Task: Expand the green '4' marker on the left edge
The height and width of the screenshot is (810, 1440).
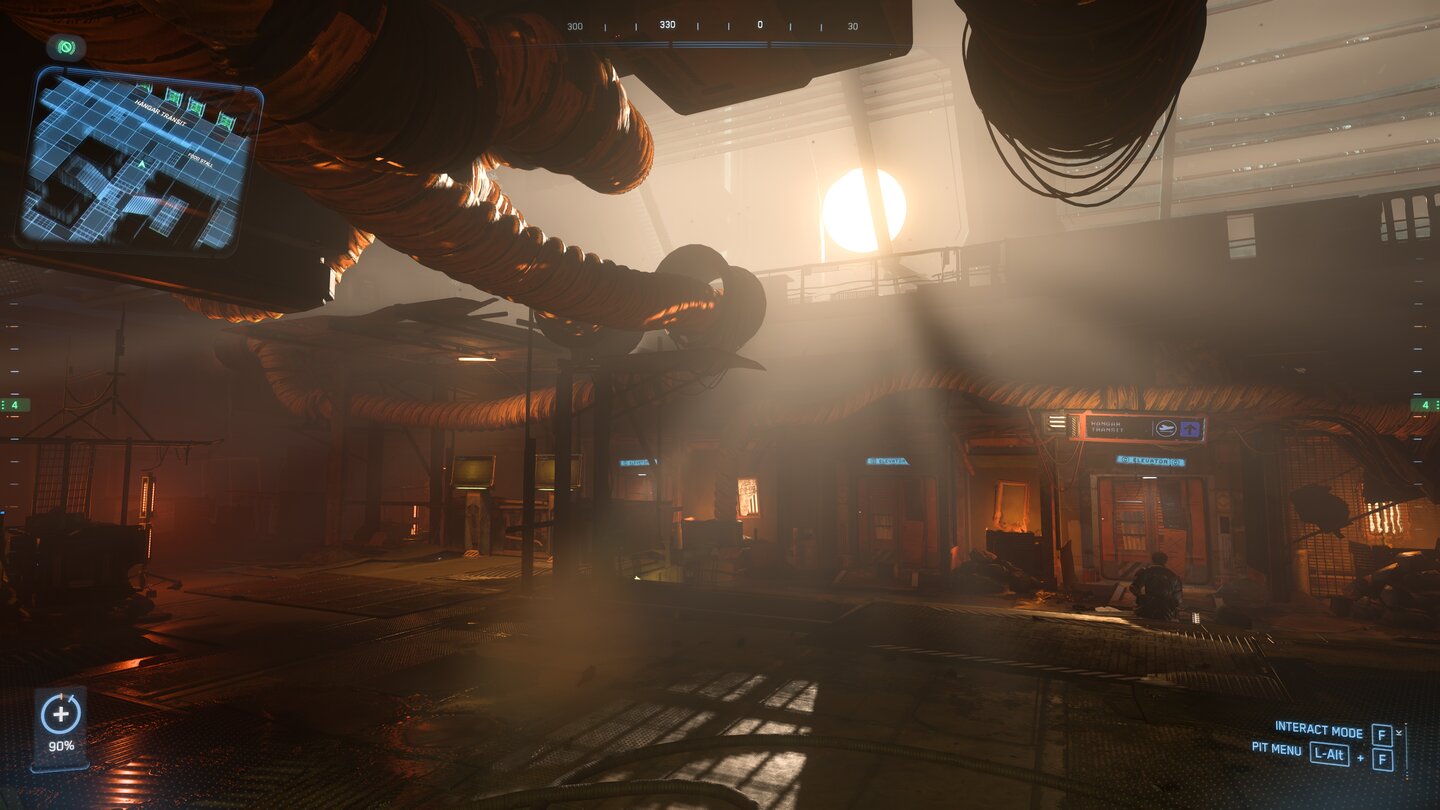Action: pos(16,403)
